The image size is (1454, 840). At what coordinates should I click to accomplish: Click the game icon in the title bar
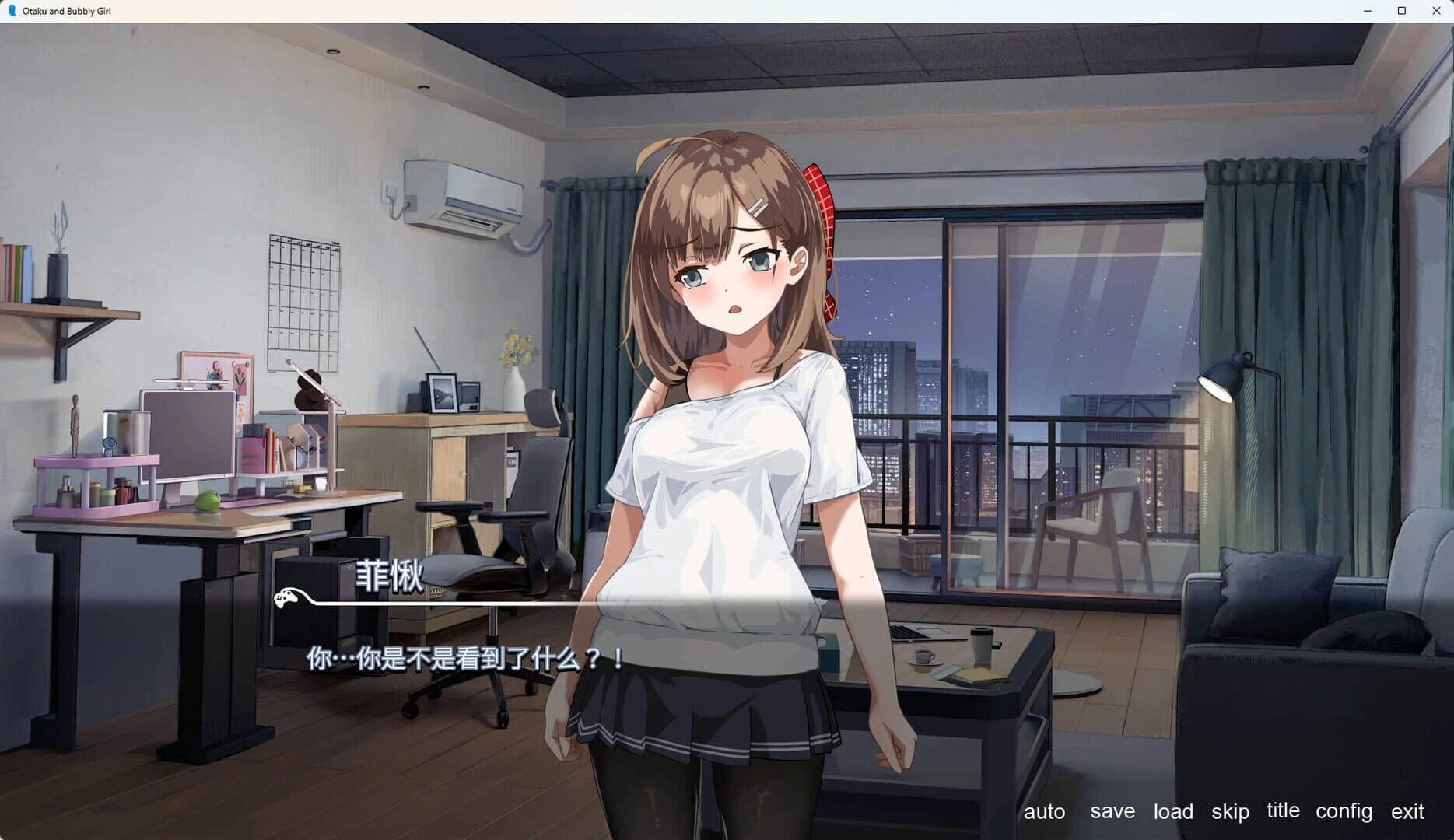click(10, 10)
